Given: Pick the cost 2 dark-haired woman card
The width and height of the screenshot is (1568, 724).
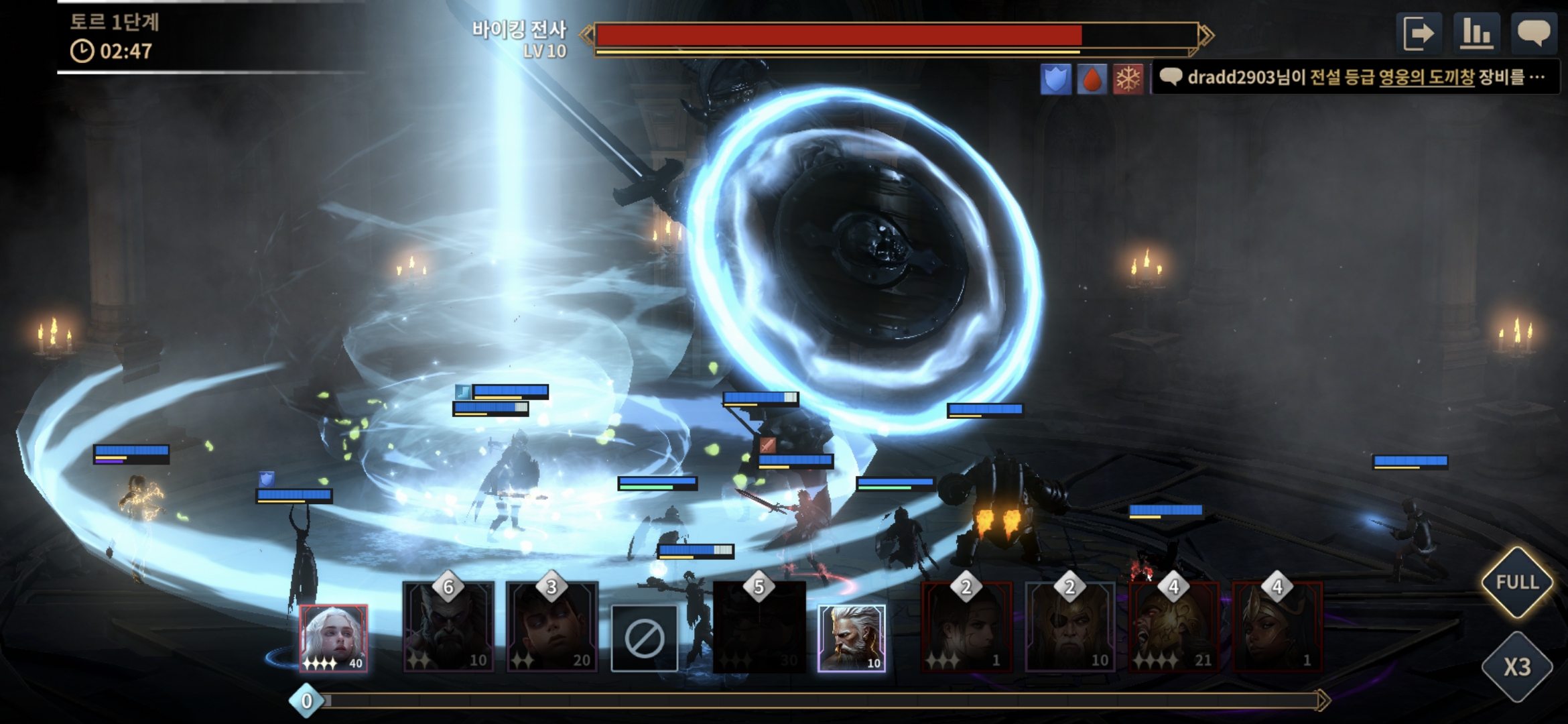Looking at the screenshot, I should click(x=966, y=627).
